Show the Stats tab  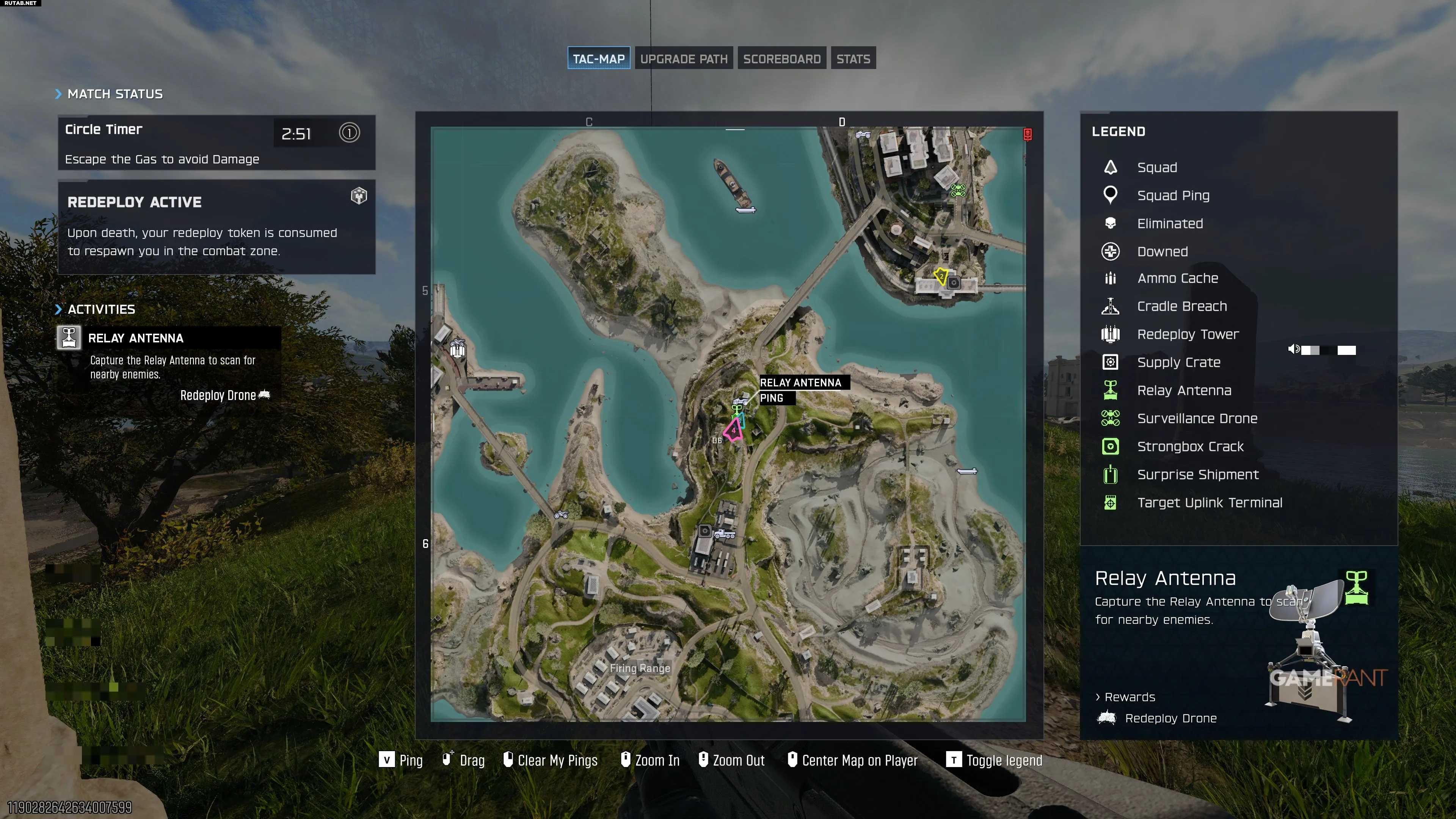[853, 59]
